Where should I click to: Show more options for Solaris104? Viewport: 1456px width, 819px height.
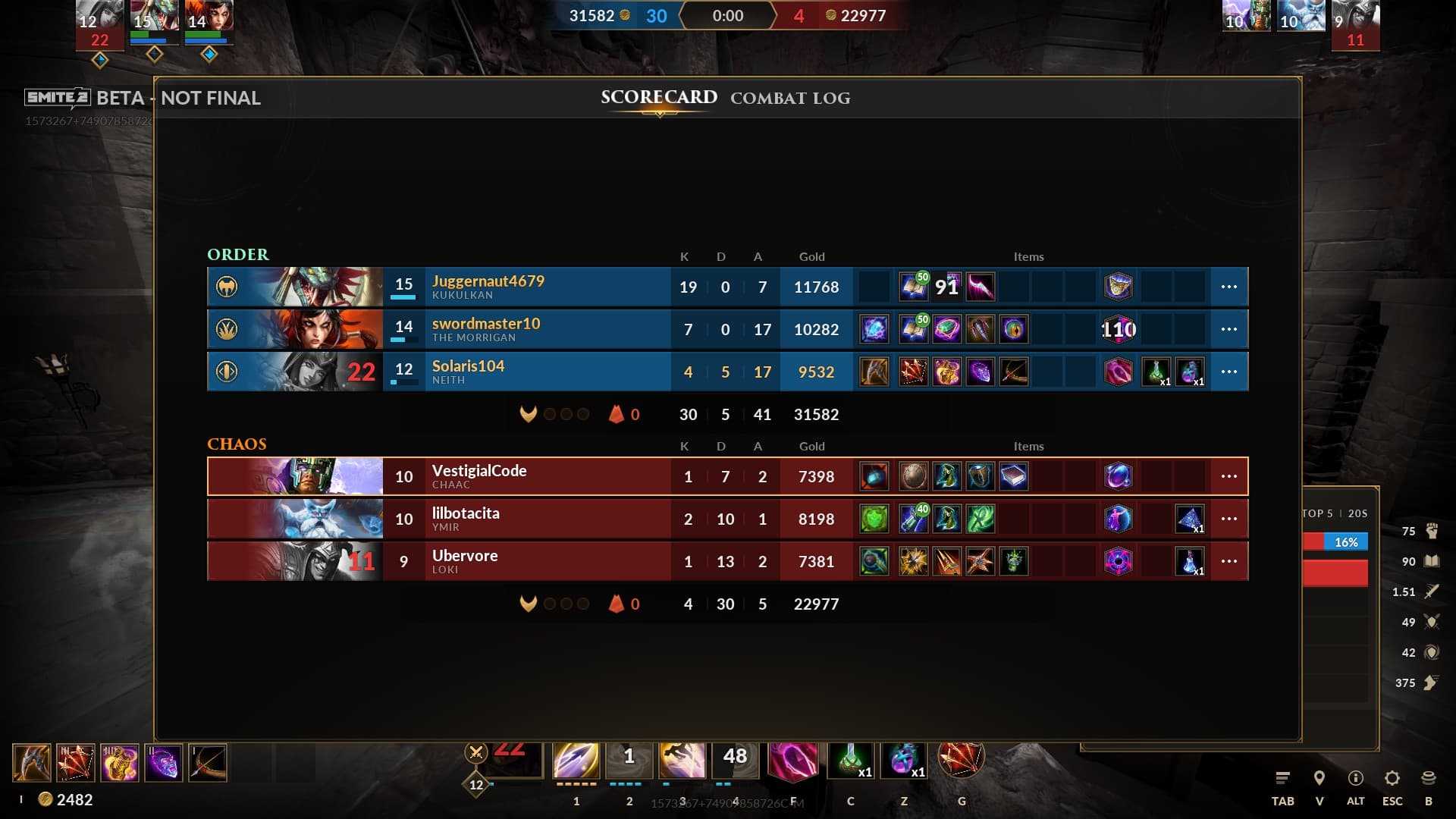point(1228,372)
